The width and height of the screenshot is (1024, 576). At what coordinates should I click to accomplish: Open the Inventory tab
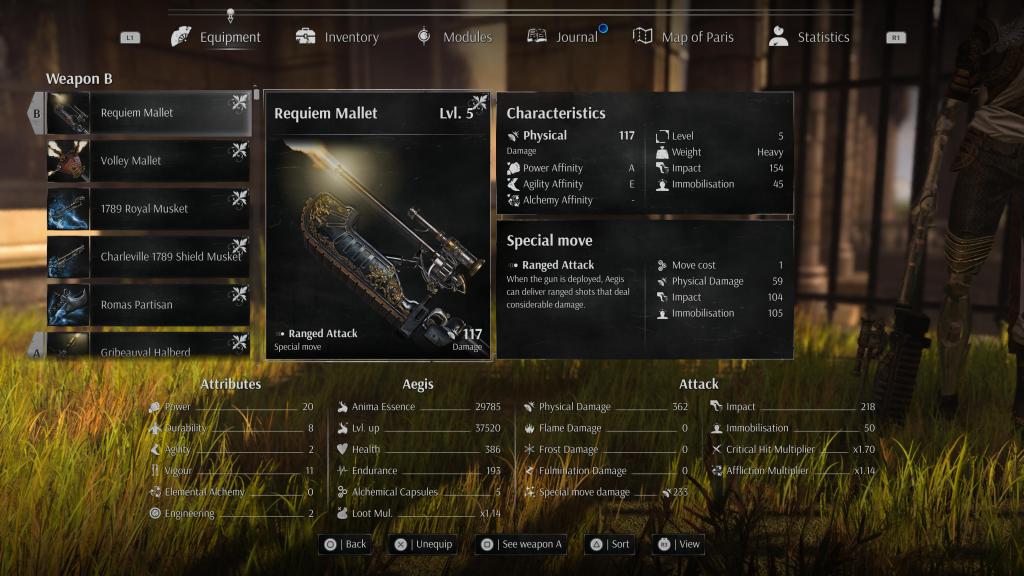pos(337,37)
